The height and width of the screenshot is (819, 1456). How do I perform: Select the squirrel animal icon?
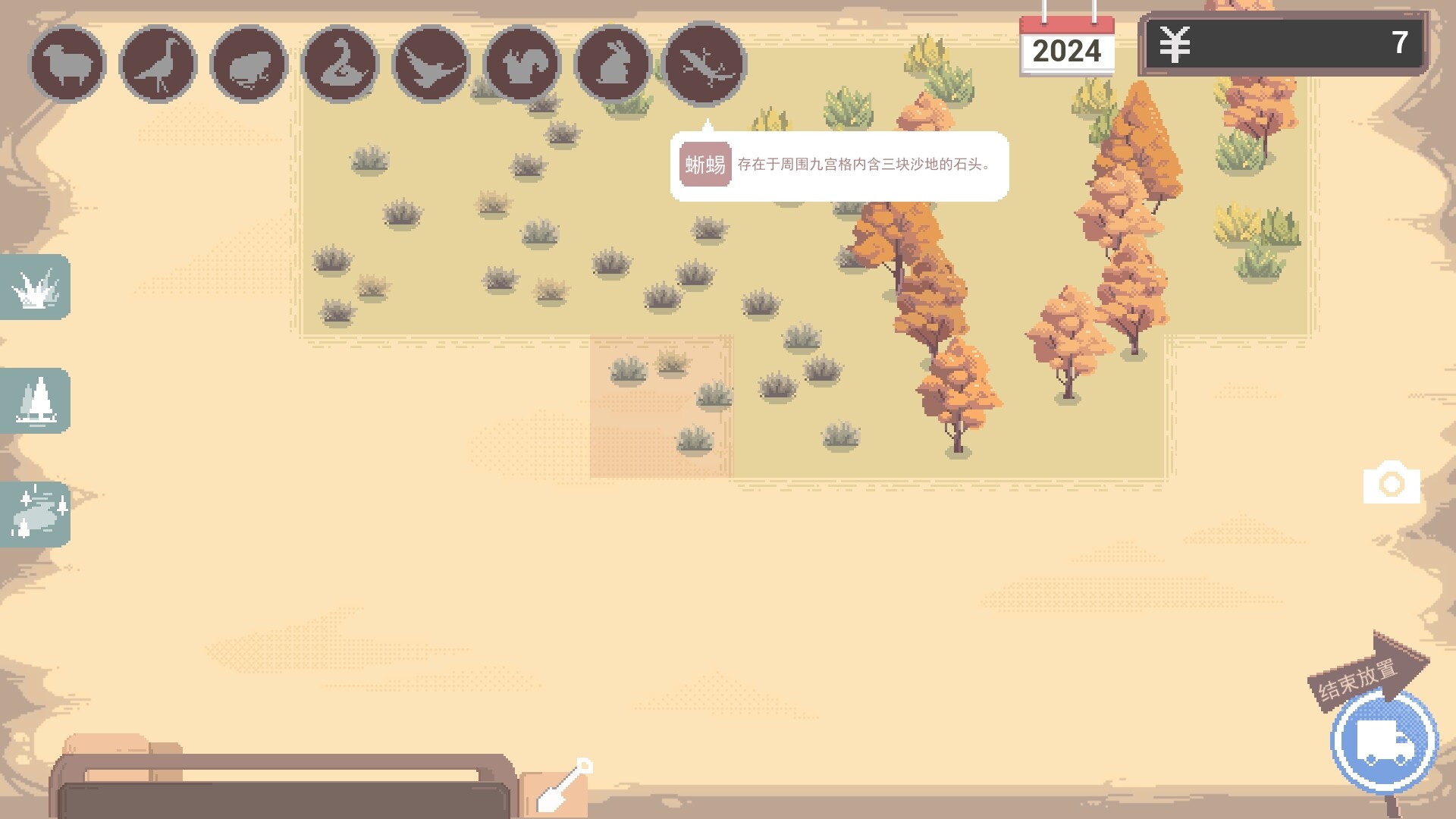tap(520, 63)
